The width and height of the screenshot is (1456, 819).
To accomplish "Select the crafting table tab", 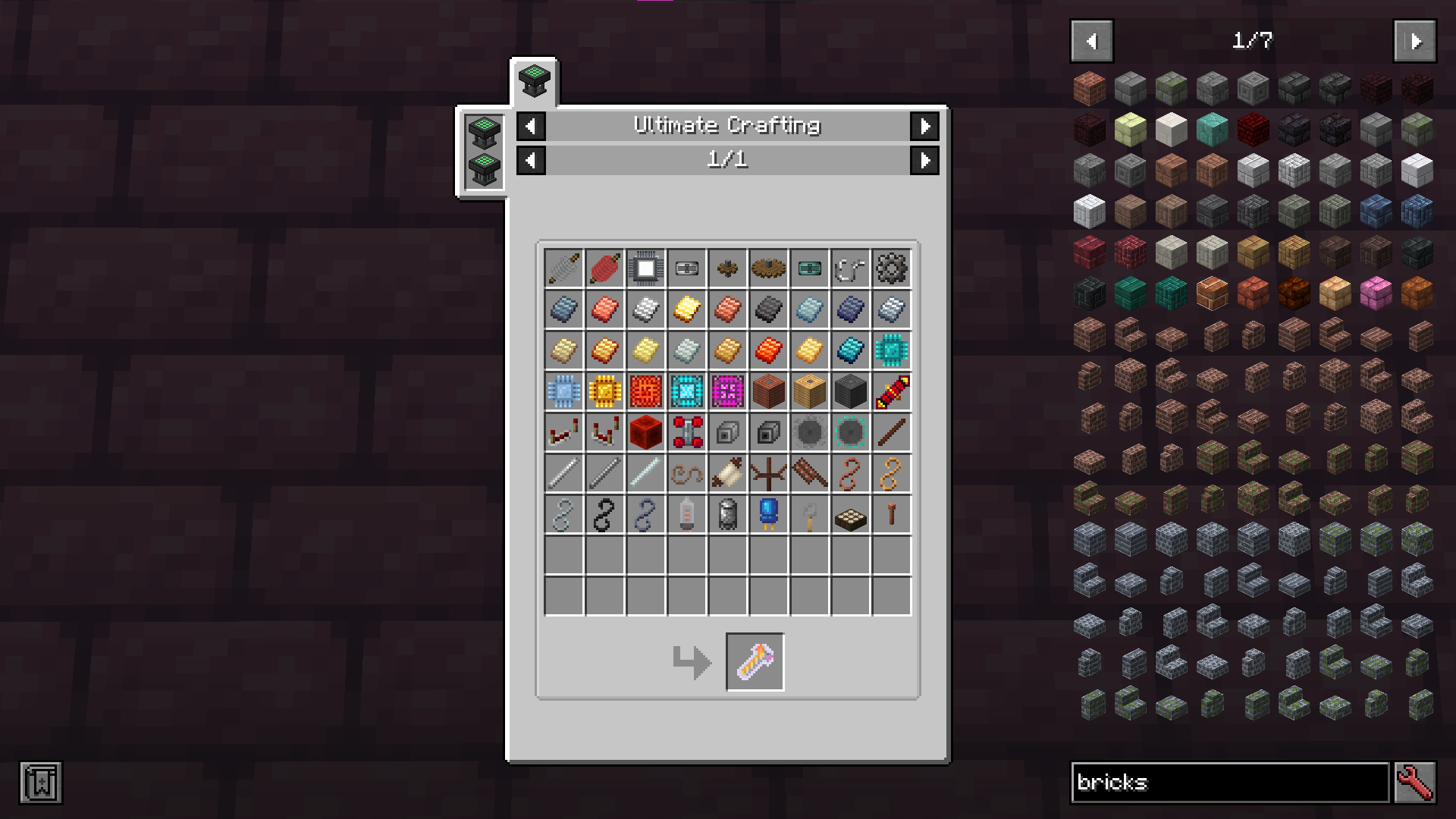I will click(534, 81).
